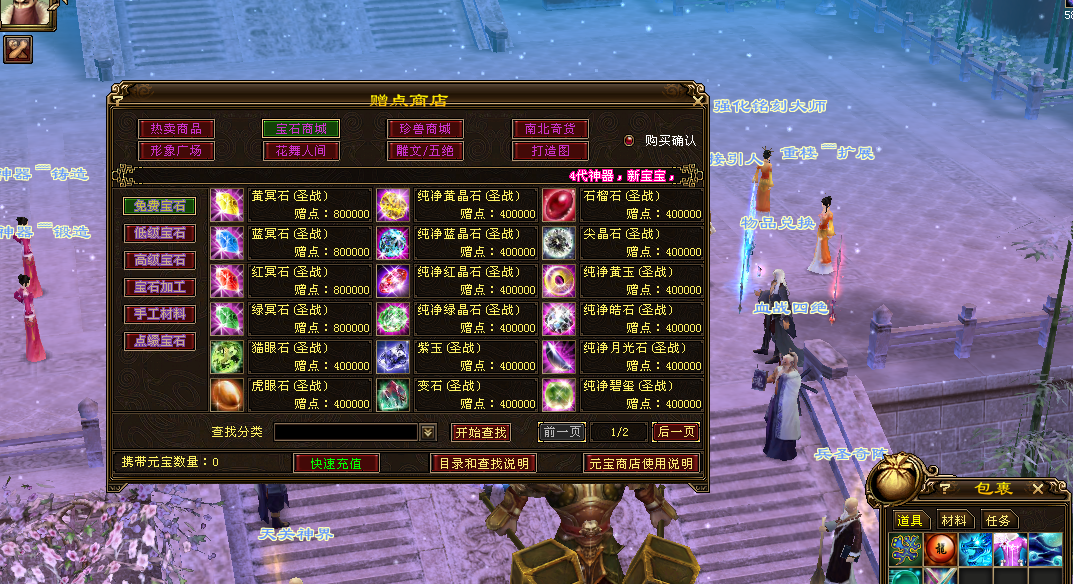Switch to the 材料 tab in the bag
This screenshot has height=584, width=1073.
point(953,520)
